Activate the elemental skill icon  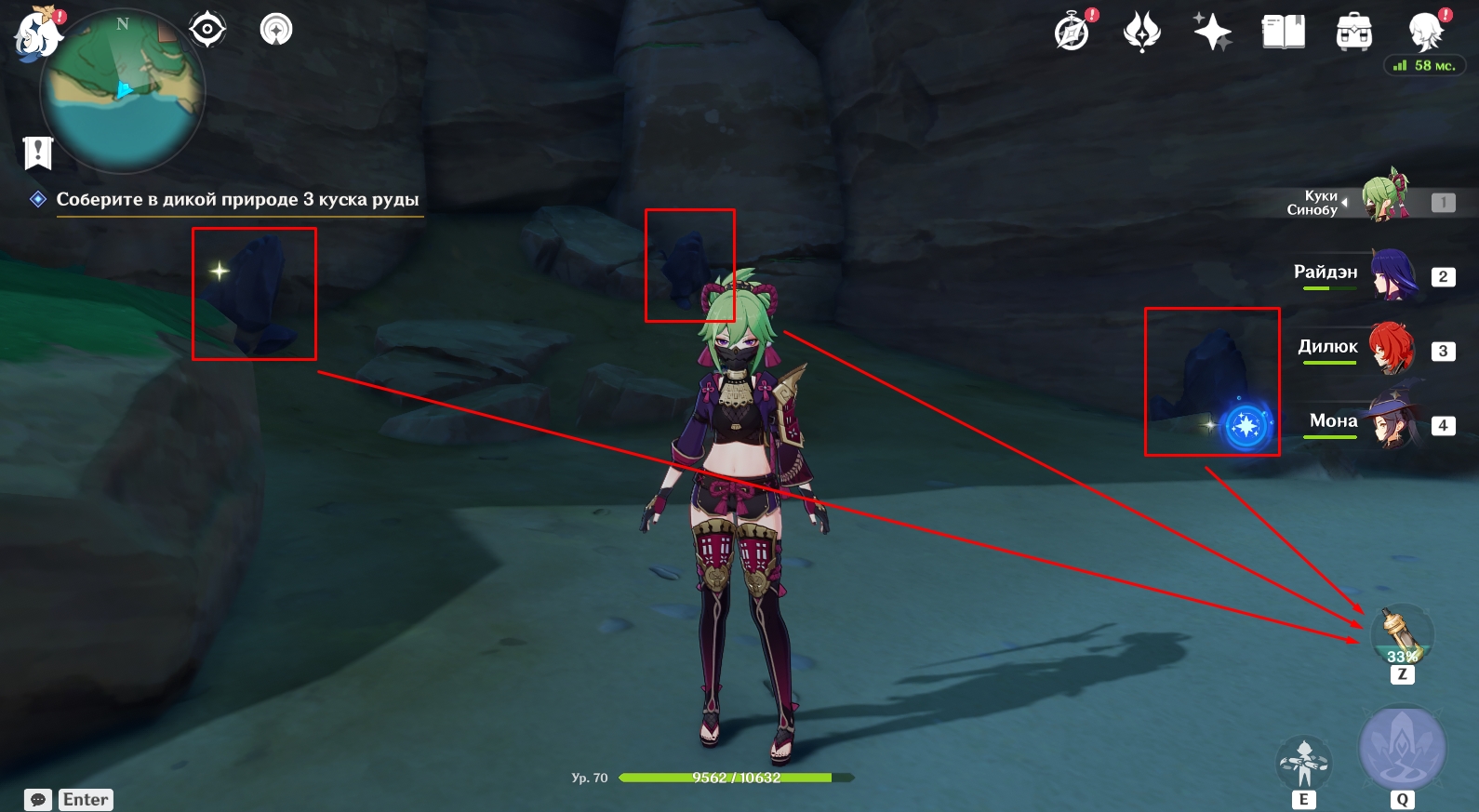[1304, 763]
